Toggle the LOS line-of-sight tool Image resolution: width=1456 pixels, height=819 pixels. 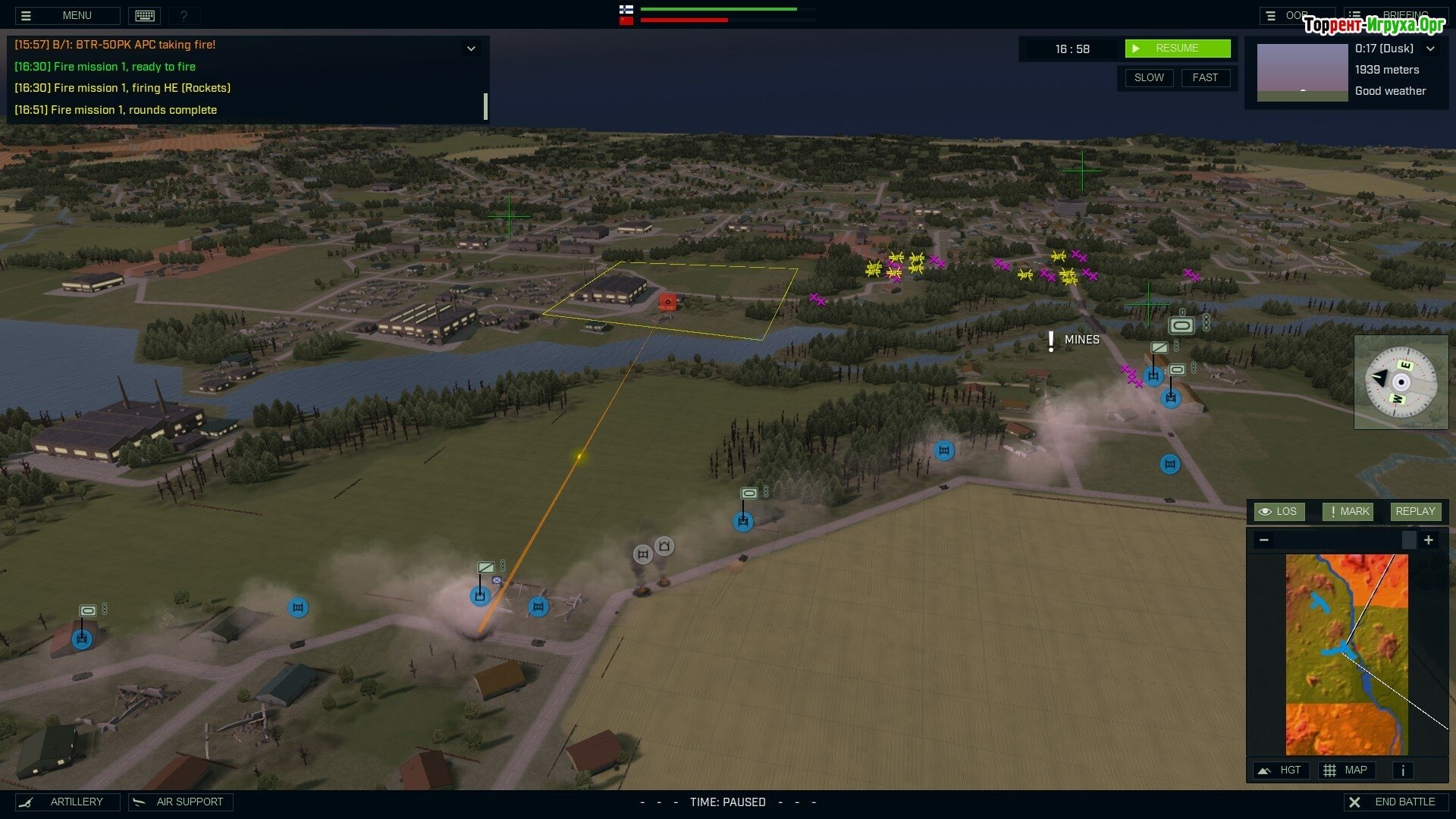tap(1279, 512)
